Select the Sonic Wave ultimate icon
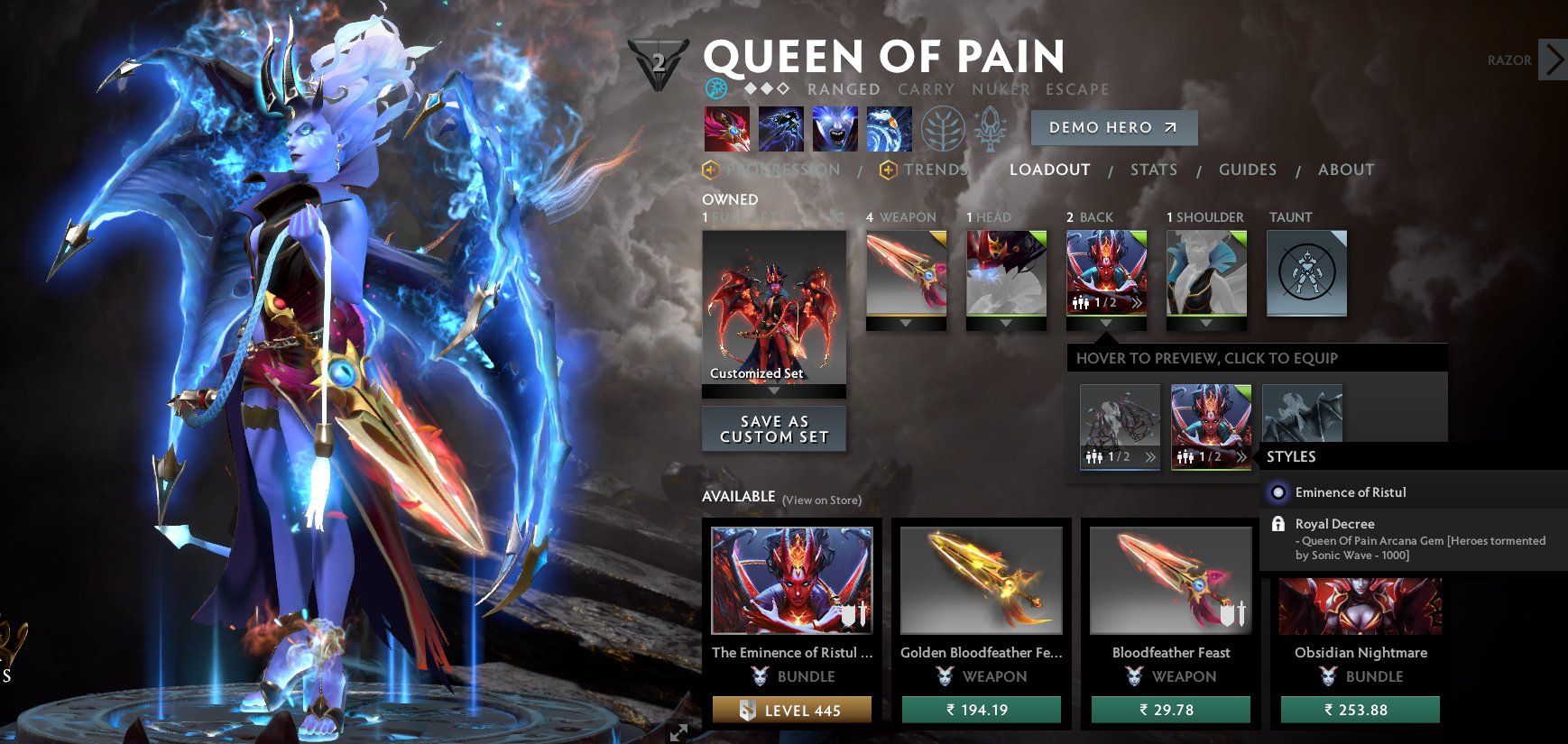 click(890, 128)
